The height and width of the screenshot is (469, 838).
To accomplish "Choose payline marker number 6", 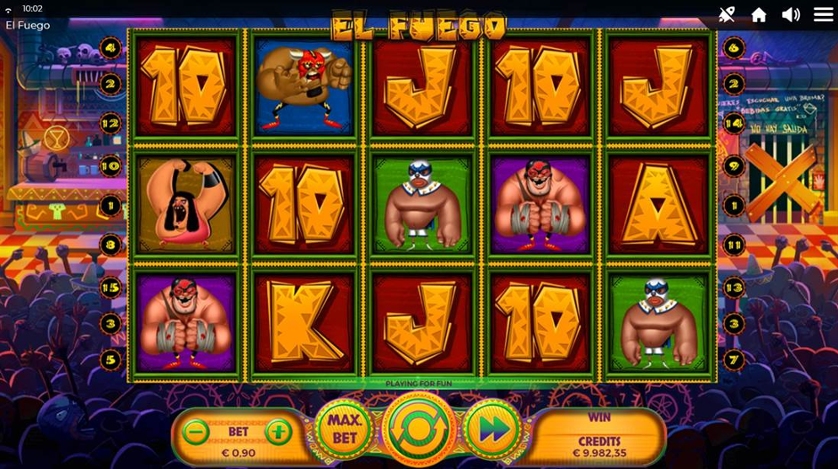I will [x=734, y=47].
